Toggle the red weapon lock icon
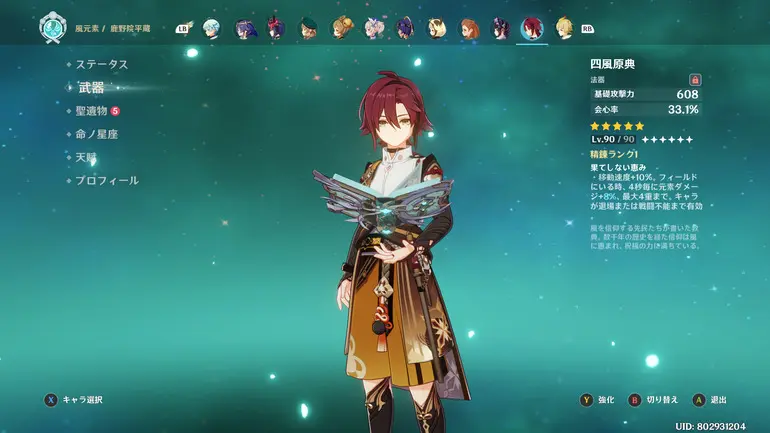Viewport: 770px width, 433px height. [695, 79]
